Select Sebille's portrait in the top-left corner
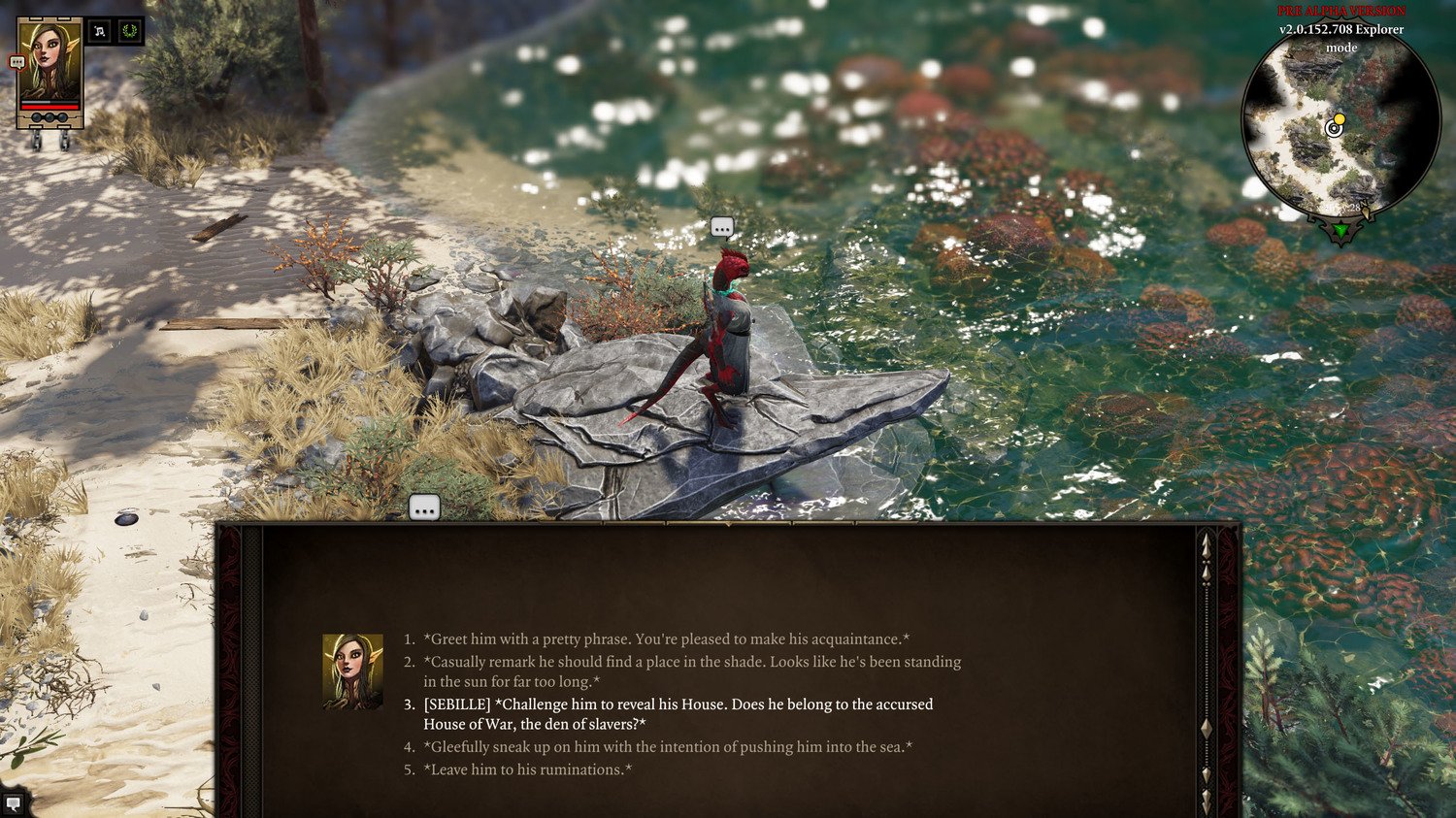 [x=49, y=60]
